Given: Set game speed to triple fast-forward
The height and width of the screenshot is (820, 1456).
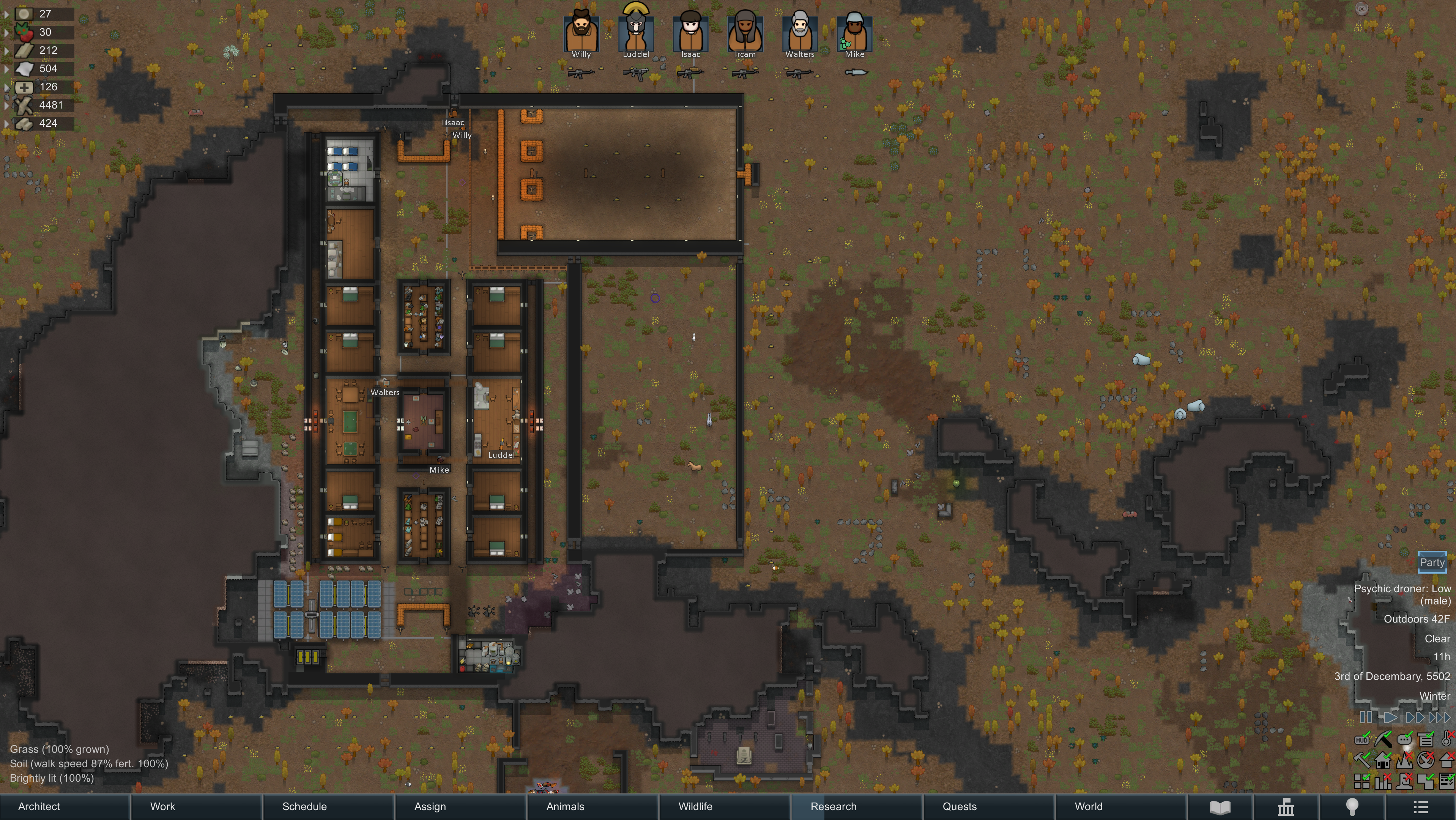Looking at the screenshot, I should point(1439,717).
